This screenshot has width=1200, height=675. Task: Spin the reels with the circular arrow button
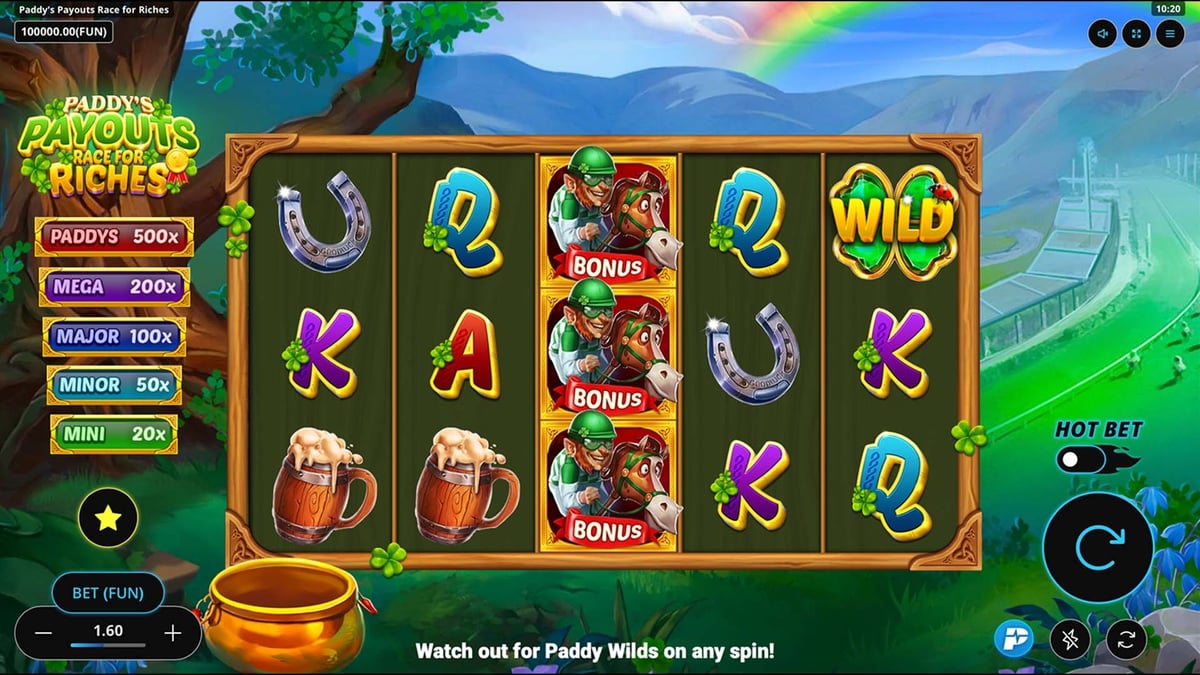[x=1098, y=546]
